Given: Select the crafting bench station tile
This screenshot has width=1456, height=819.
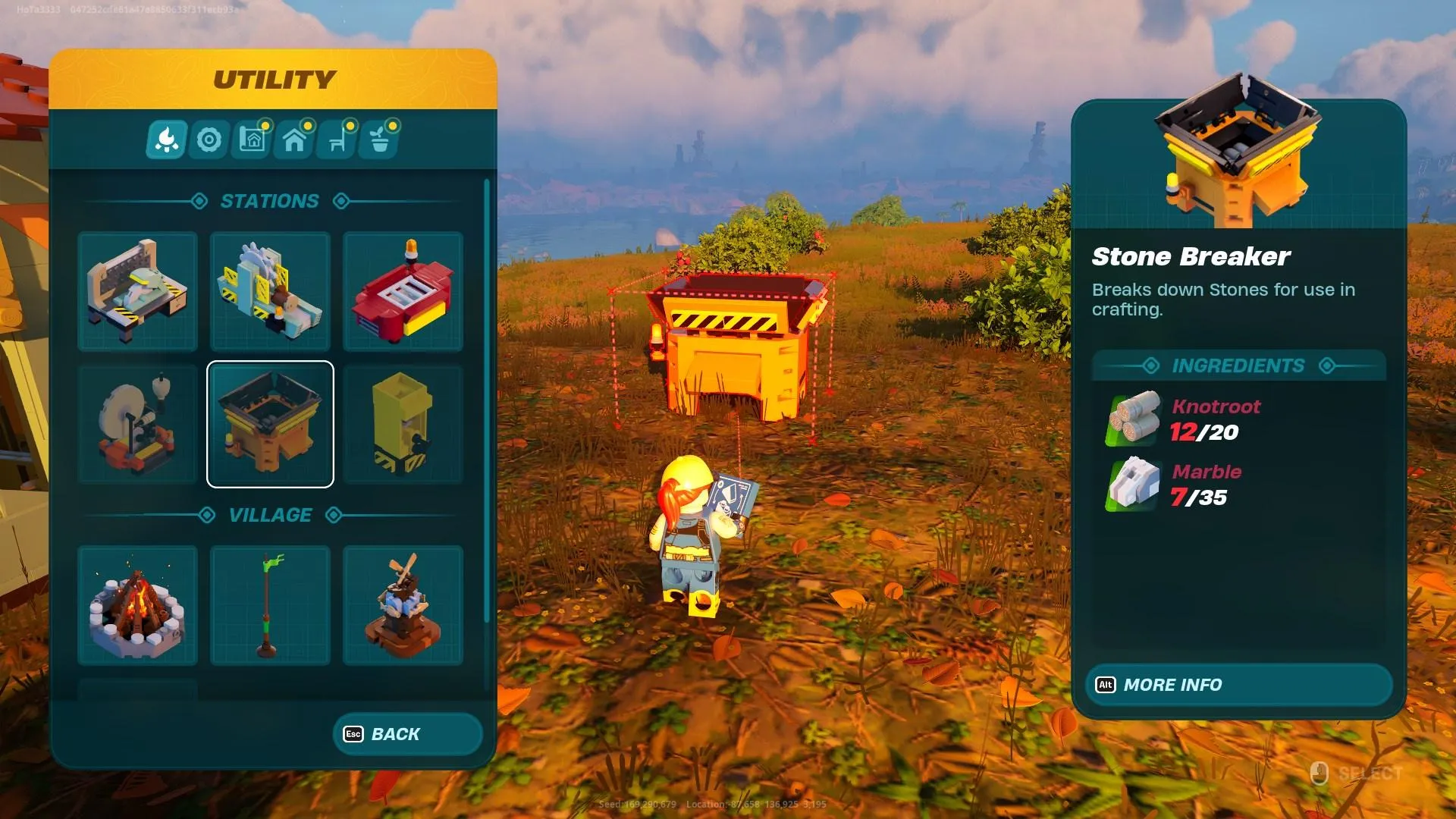Looking at the screenshot, I should 138,292.
